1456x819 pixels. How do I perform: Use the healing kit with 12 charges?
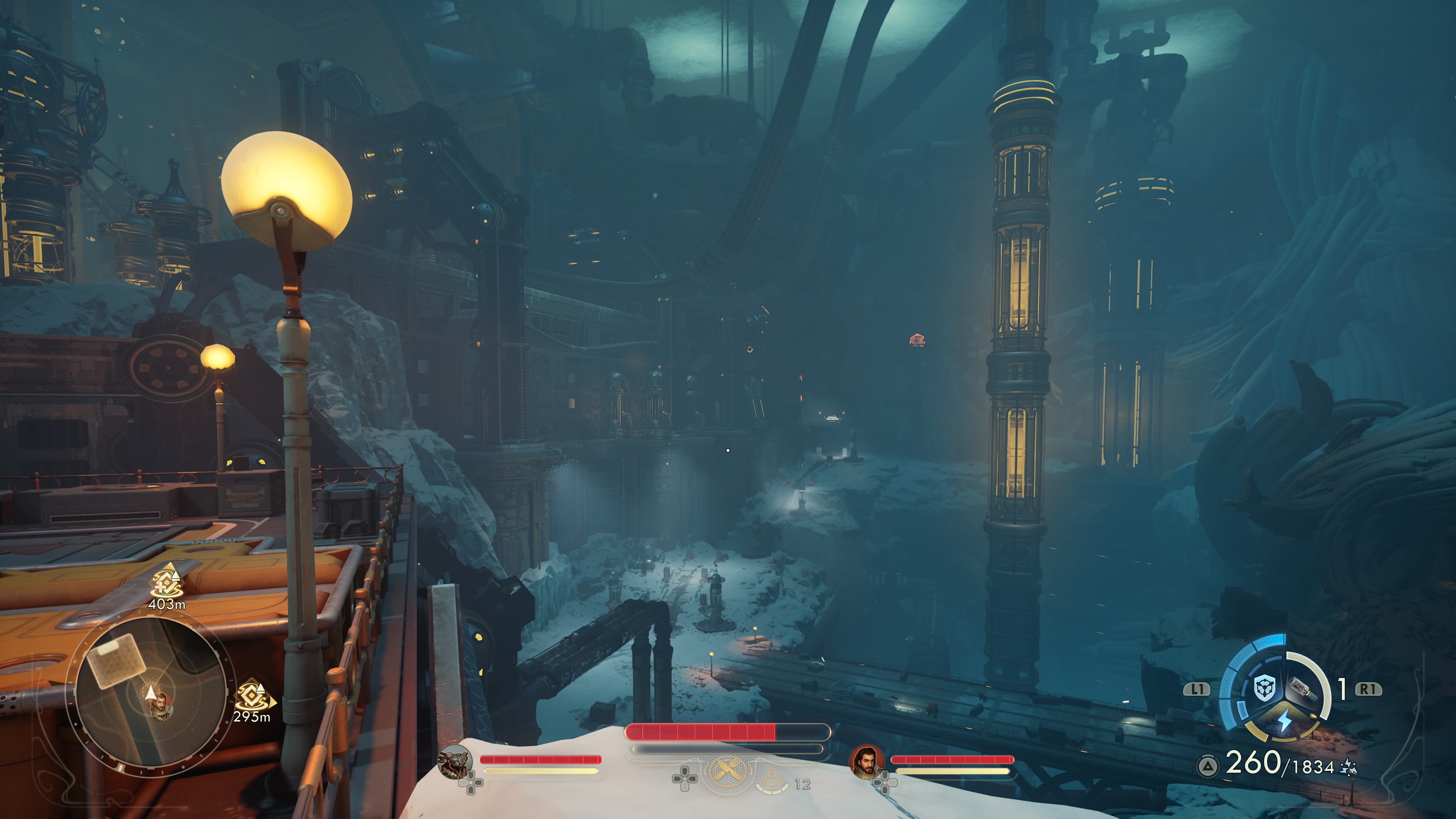tap(772, 782)
